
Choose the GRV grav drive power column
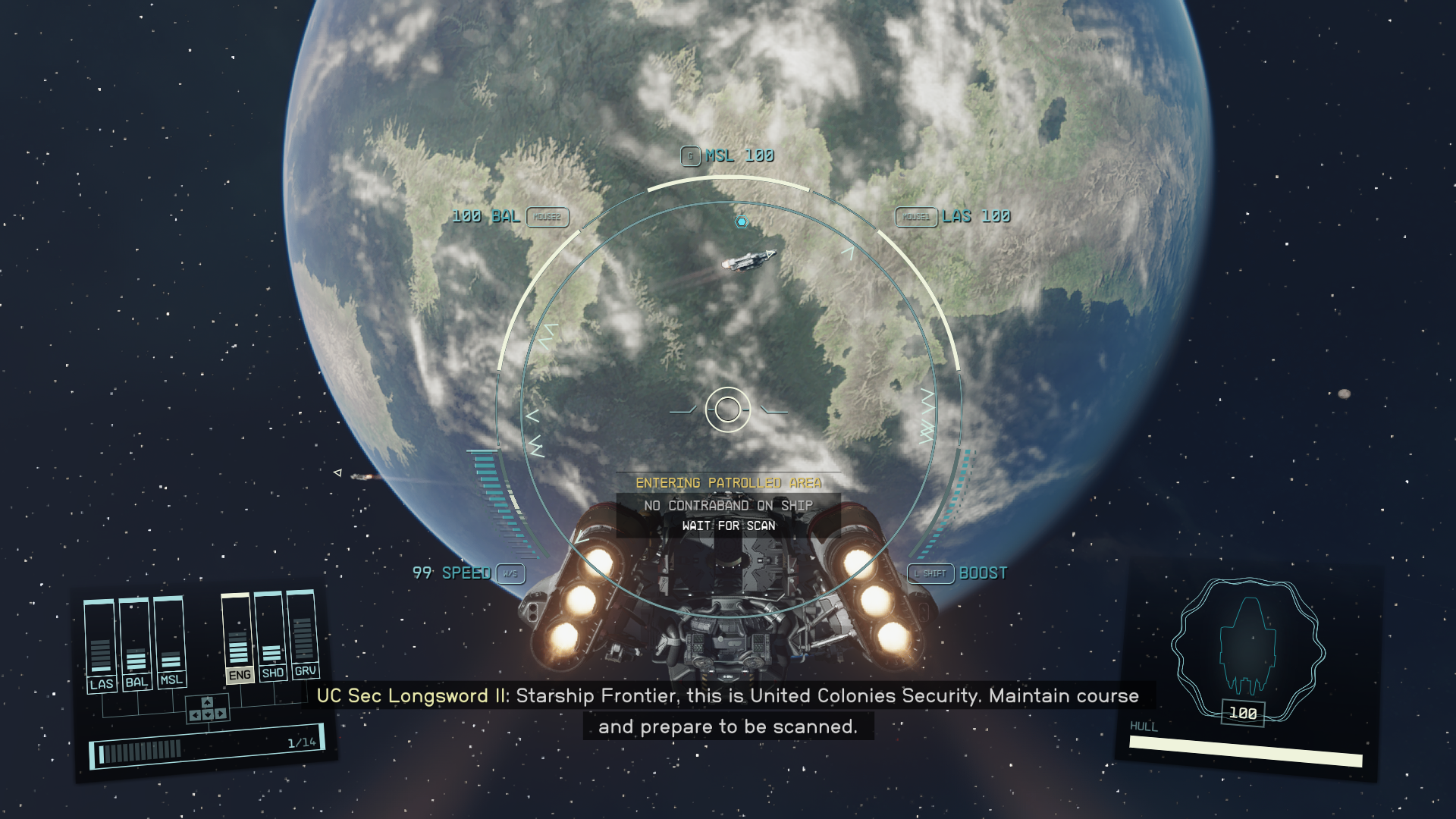click(303, 634)
